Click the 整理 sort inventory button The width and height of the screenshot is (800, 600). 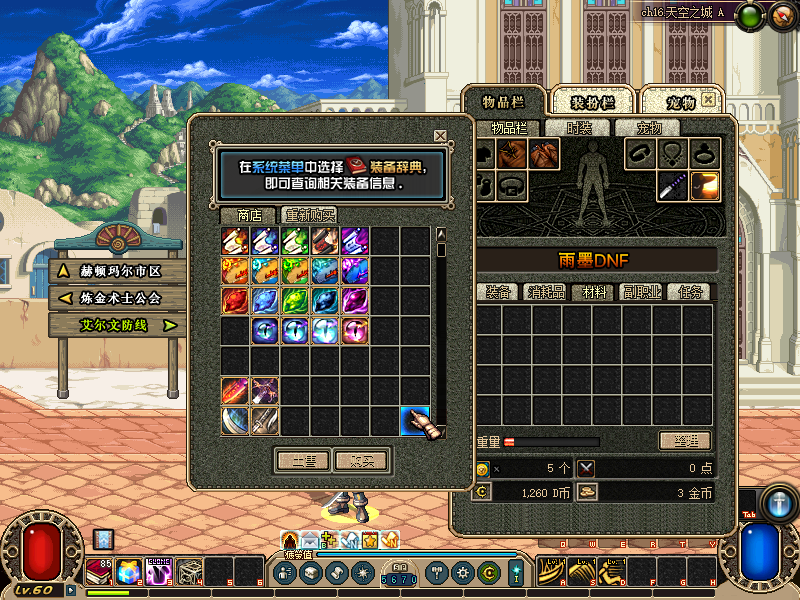click(x=684, y=441)
